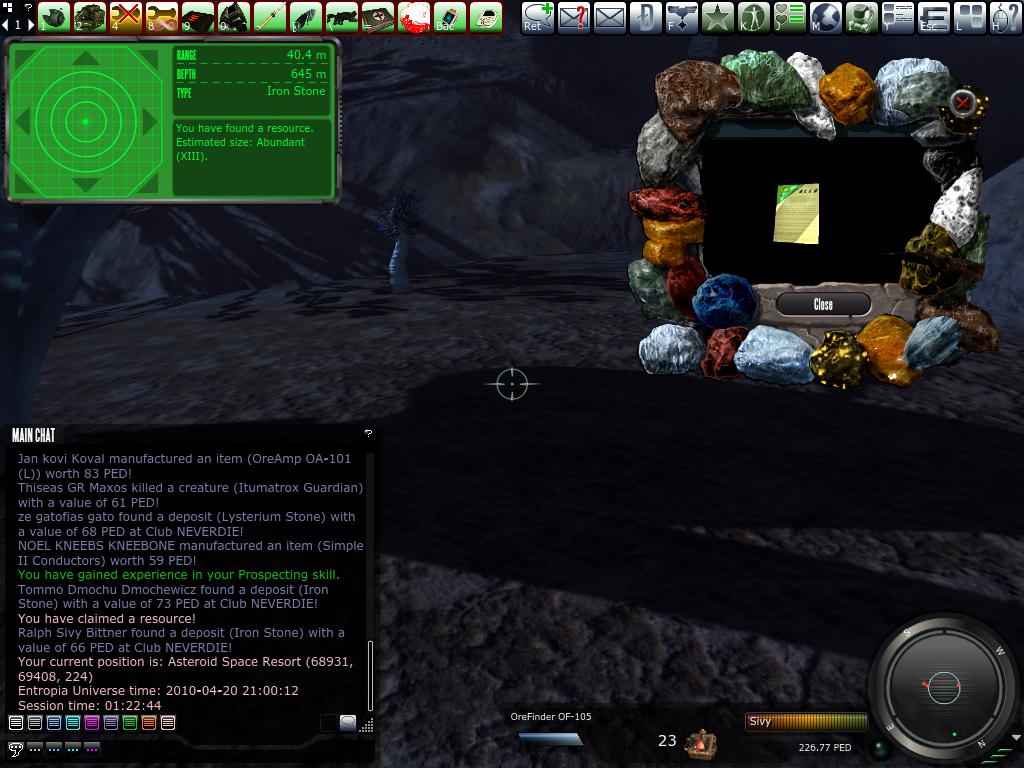Open the friends list hearts icon
This screenshot has height=768, width=1024.
pos(789,17)
